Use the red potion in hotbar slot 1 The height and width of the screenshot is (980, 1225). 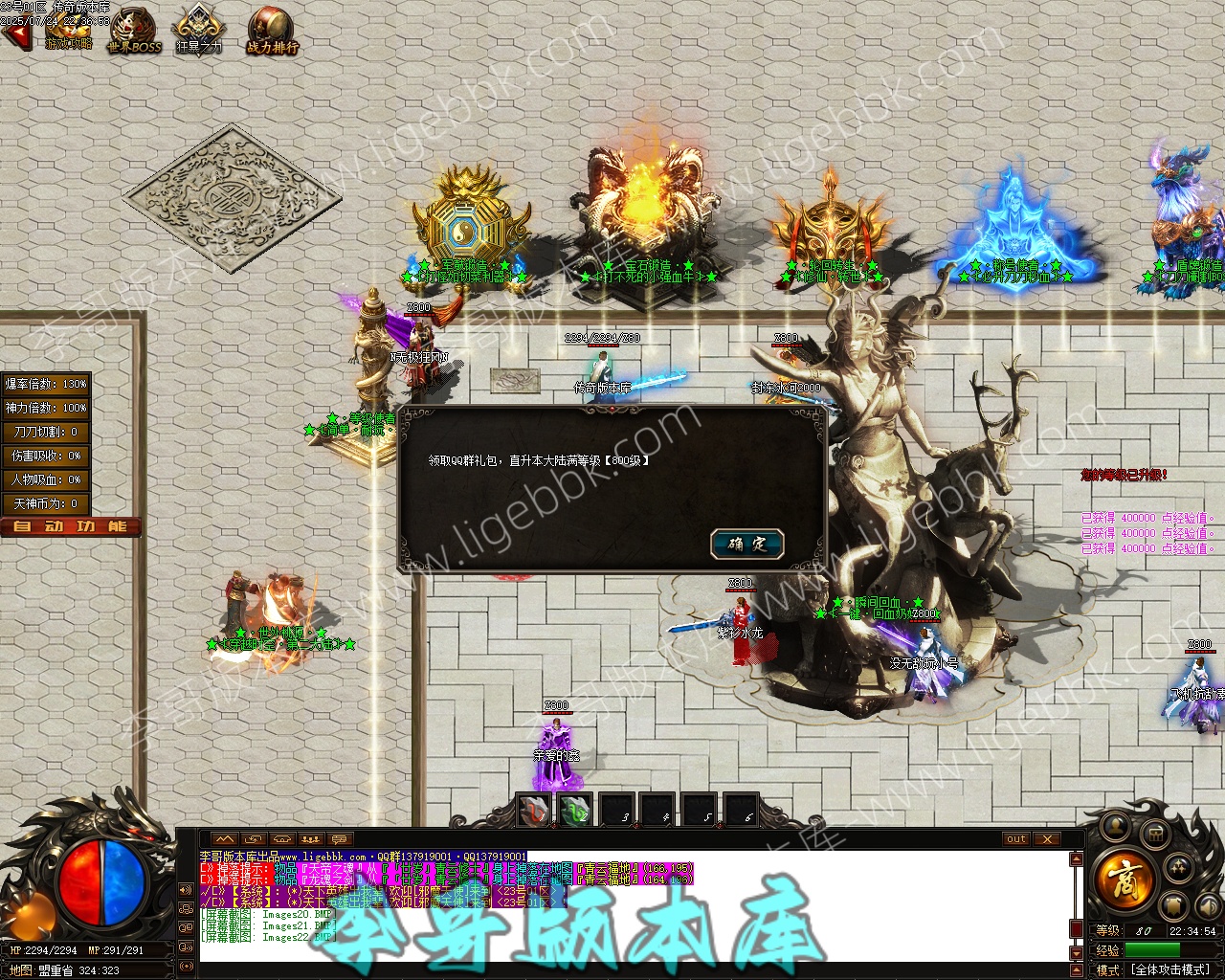click(534, 812)
